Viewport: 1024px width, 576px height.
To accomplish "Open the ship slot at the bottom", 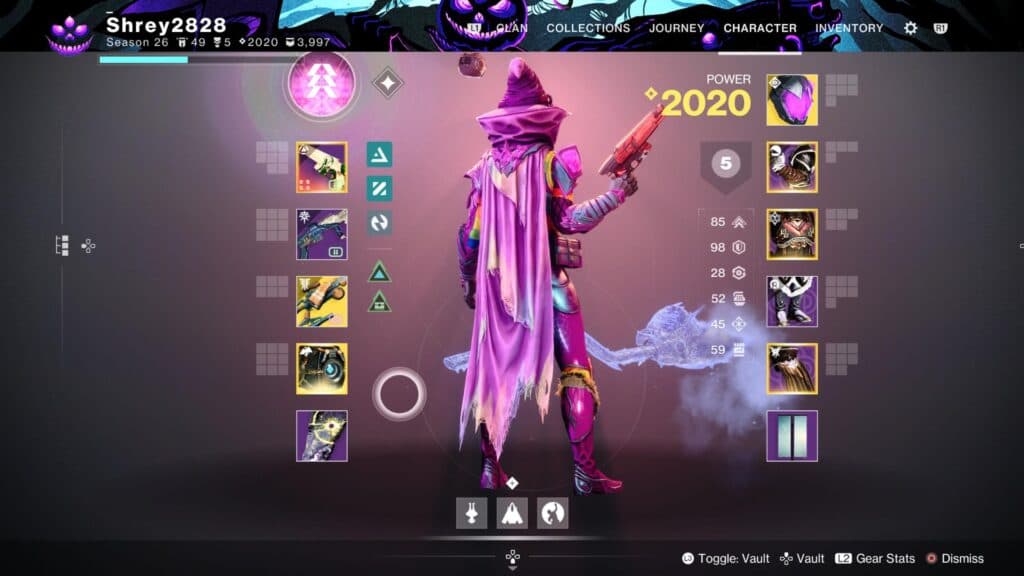I will (x=512, y=512).
